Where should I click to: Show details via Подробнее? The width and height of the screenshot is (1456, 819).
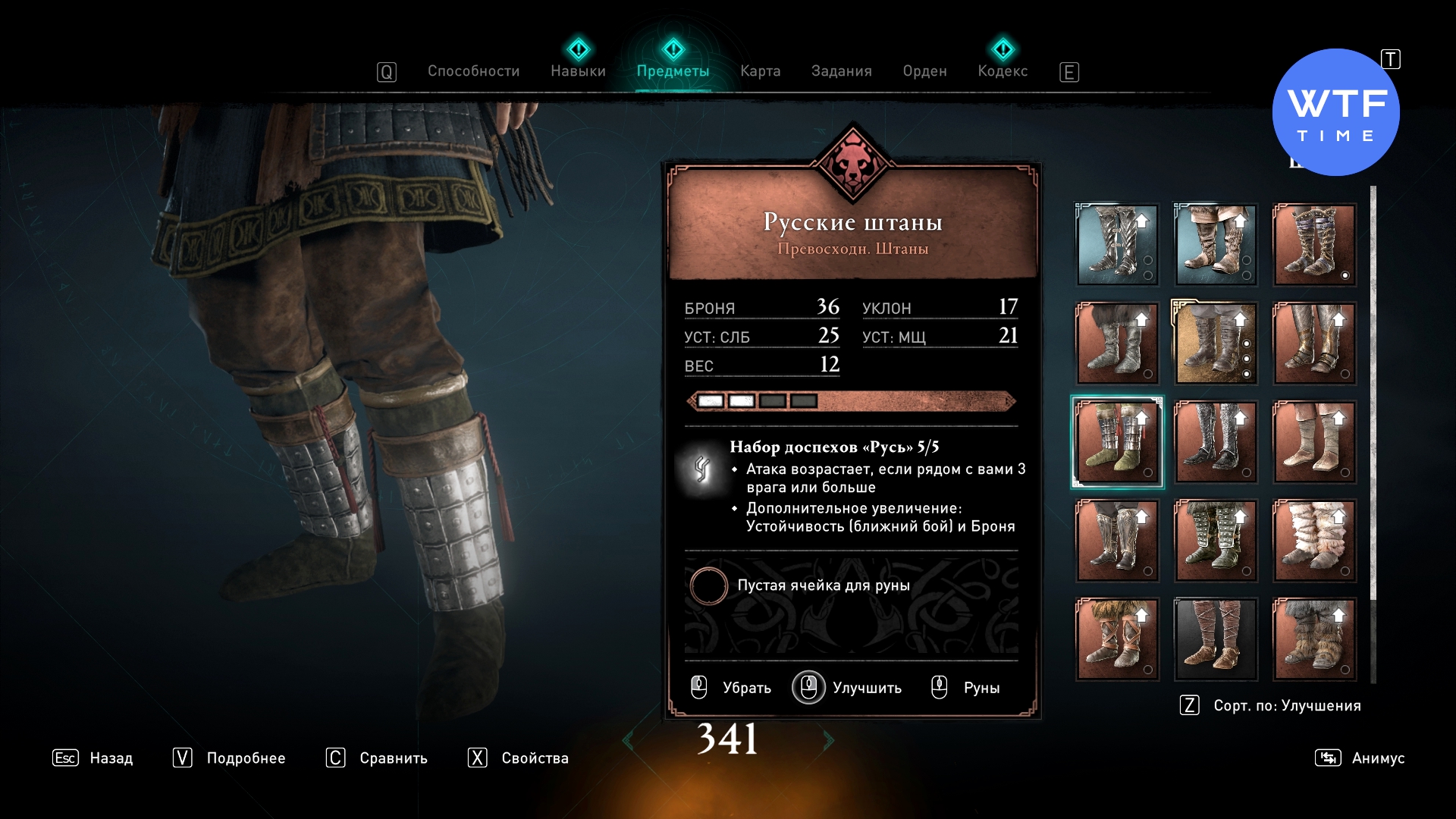[229, 758]
